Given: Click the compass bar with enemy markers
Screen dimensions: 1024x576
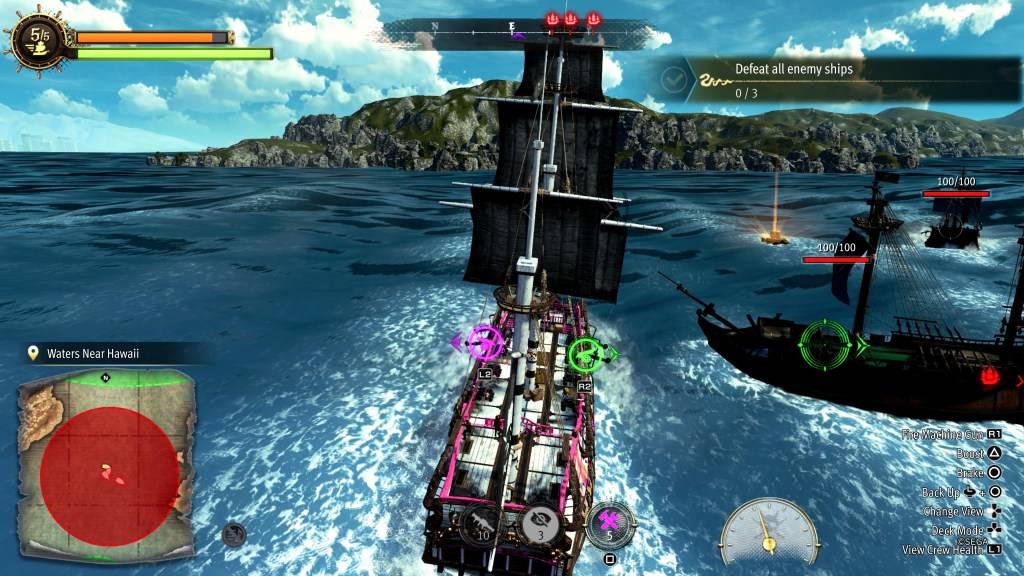Looking at the screenshot, I should point(518,31).
